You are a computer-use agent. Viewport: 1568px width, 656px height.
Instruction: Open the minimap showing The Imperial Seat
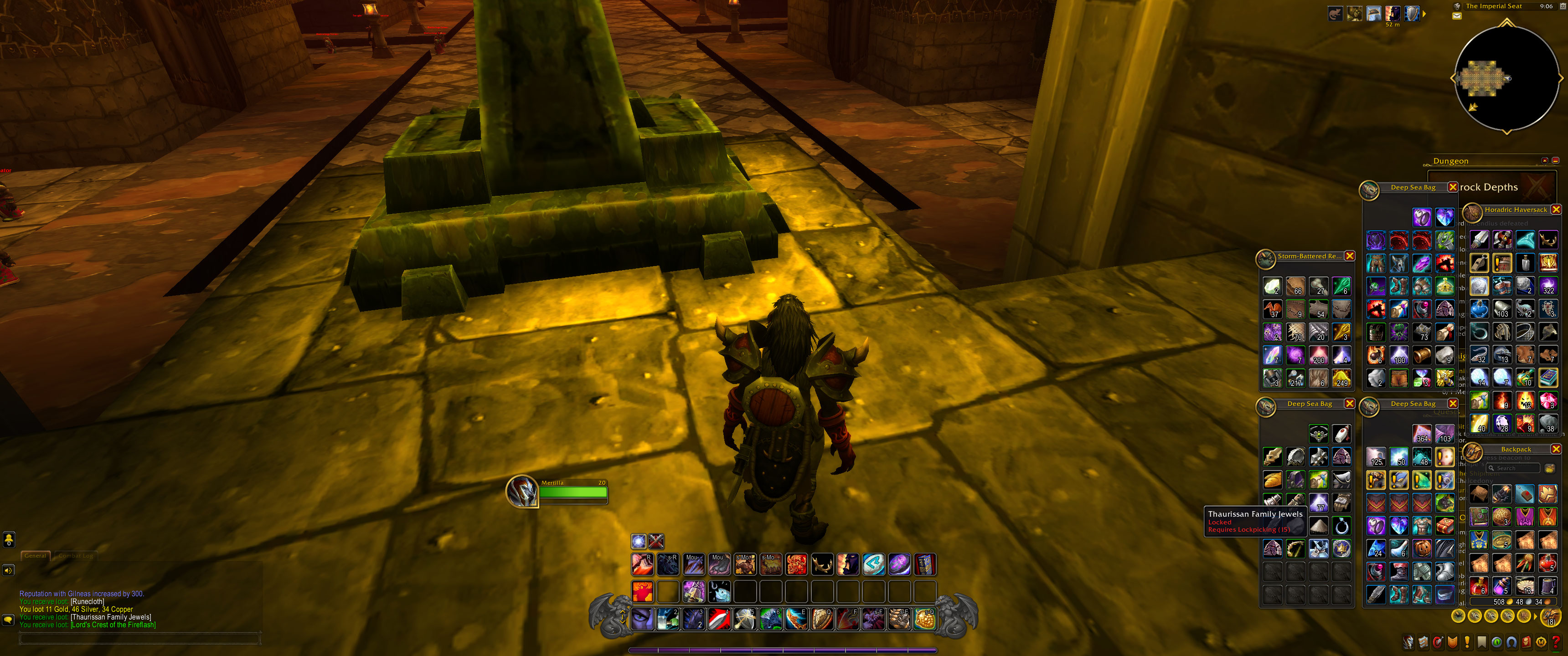click(1506, 78)
